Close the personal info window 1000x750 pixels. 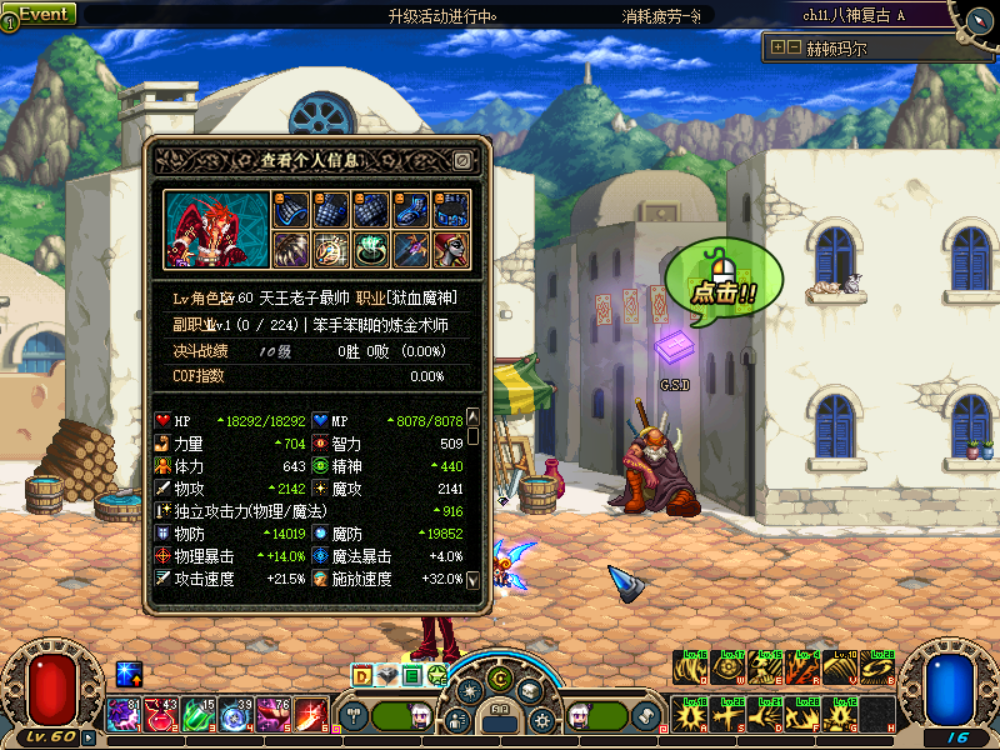tap(462, 160)
